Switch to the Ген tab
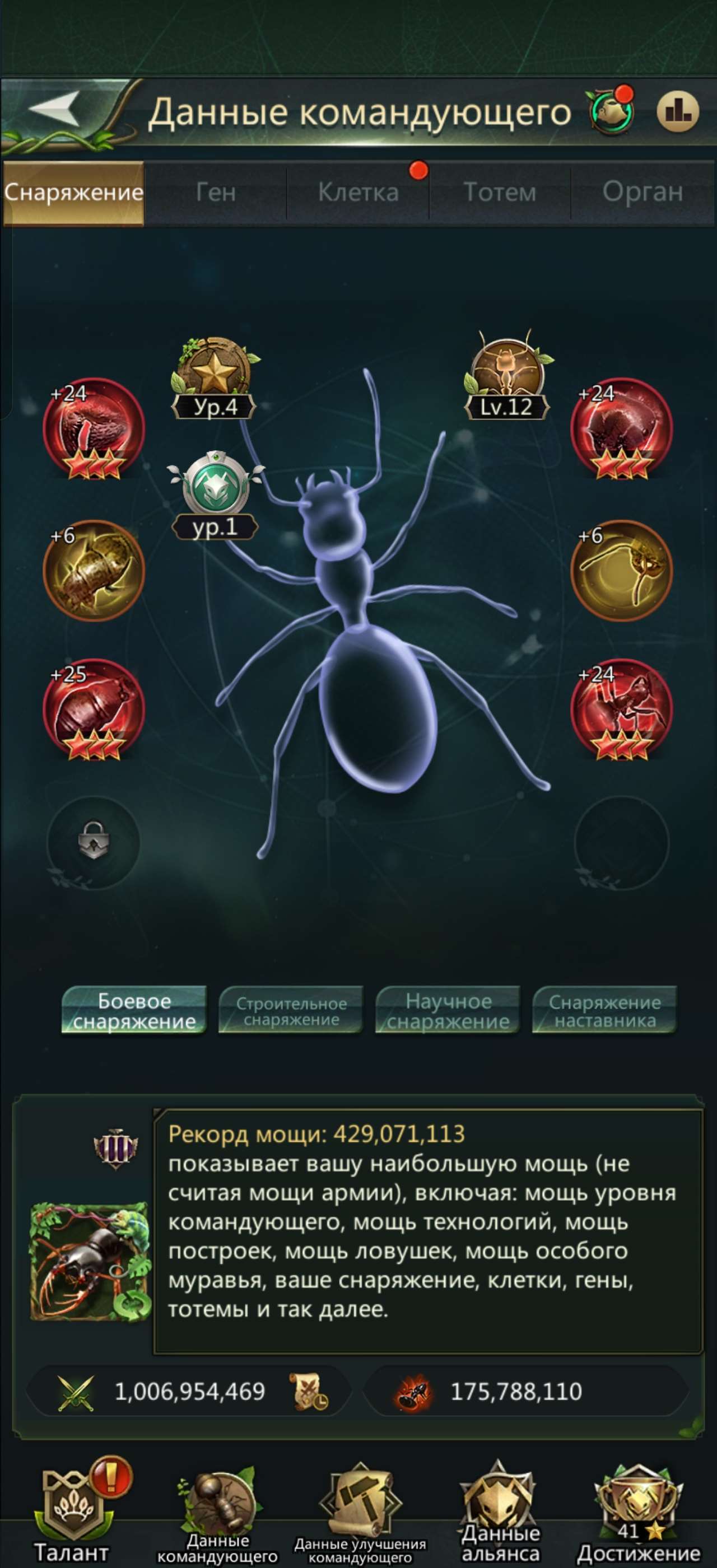 point(217,192)
